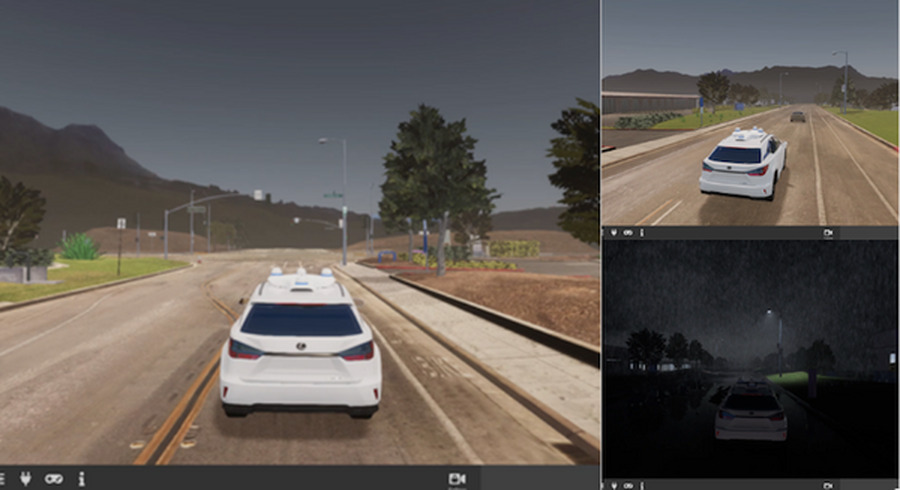Click the camera icon under the large main view
This screenshot has width=900, height=490.
pos(458,479)
